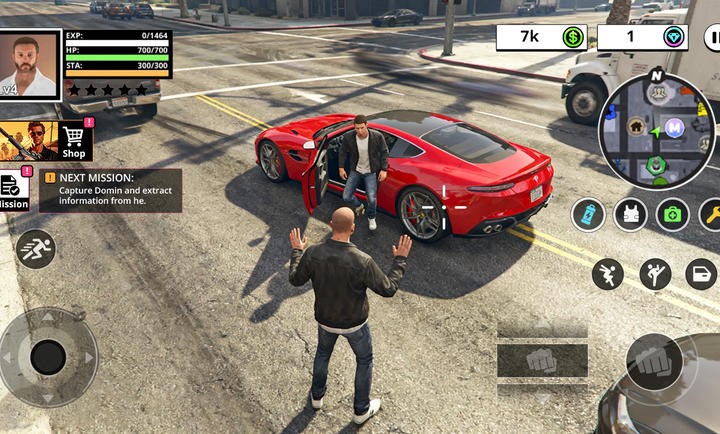View the Next Mission objective panel

(111, 190)
